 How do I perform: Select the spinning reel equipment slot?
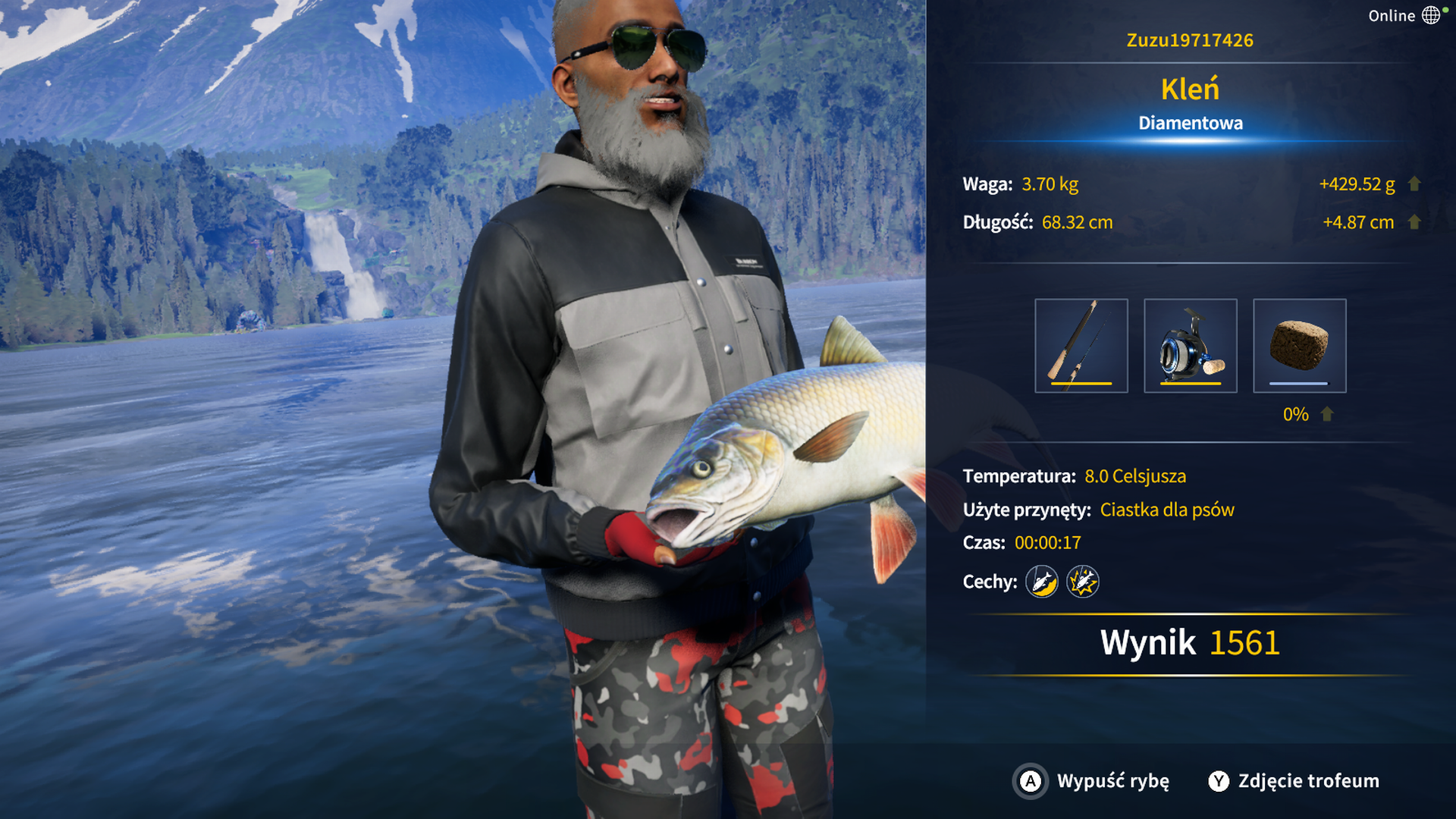pos(1190,346)
